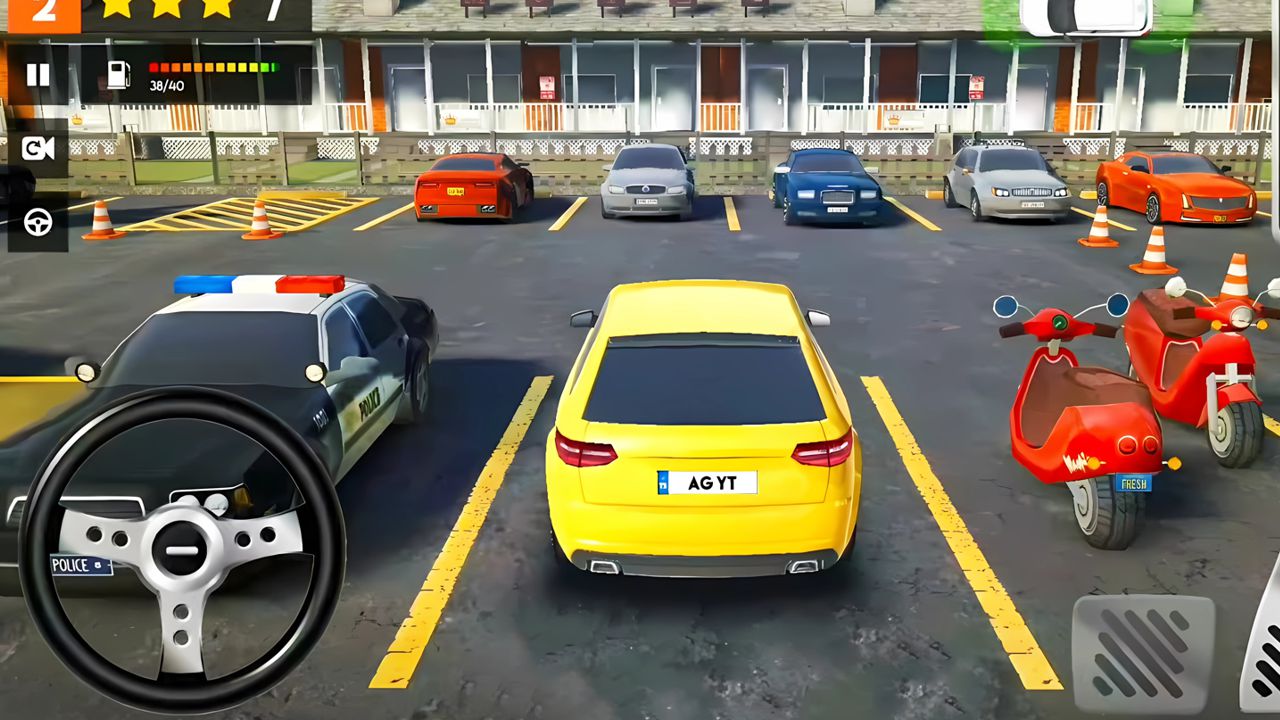Tap the fuel level bar

208,66
